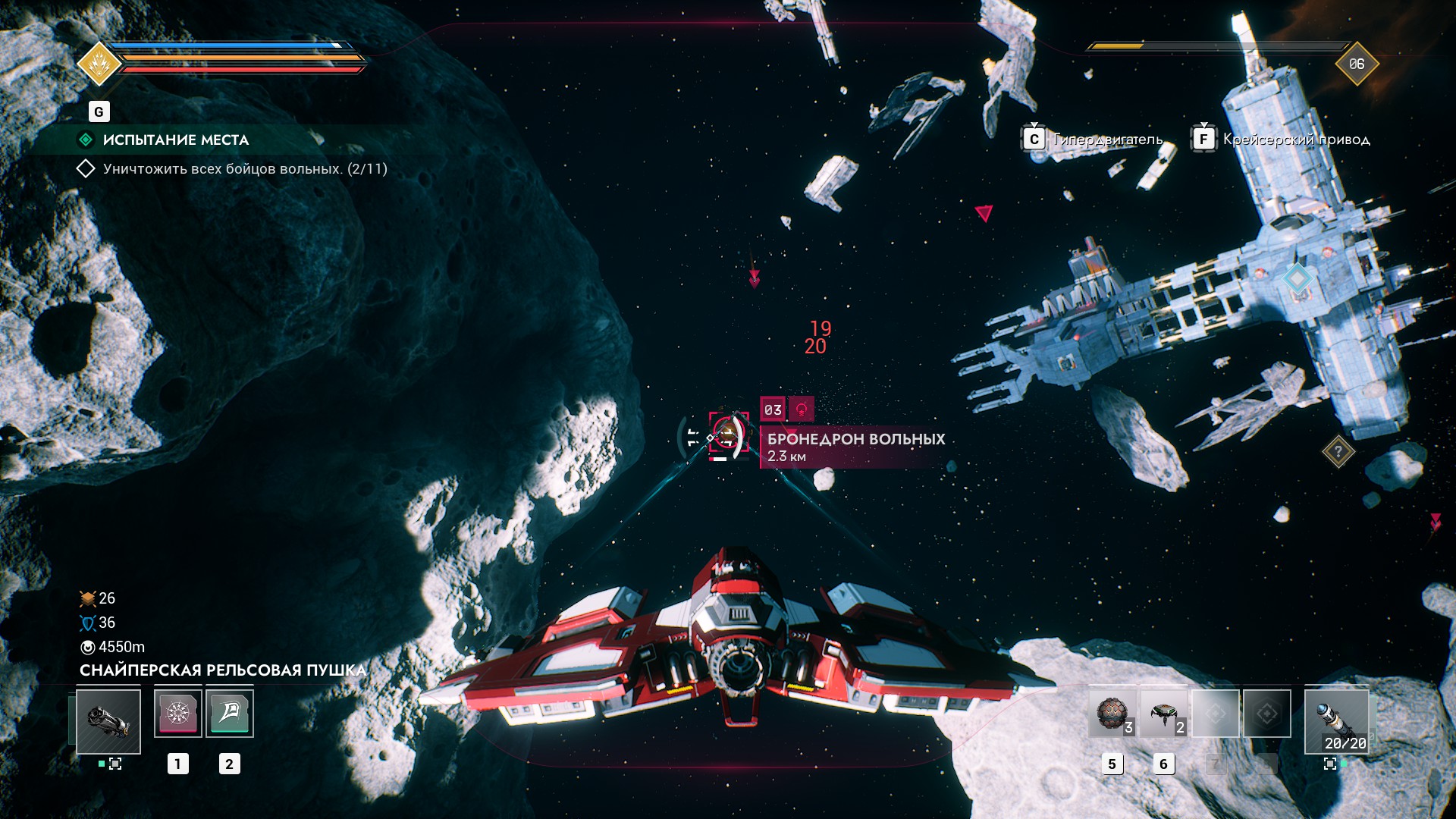Toggle the bracket indicator under the missile icon
The width and height of the screenshot is (1456, 819).
[x=1330, y=764]
